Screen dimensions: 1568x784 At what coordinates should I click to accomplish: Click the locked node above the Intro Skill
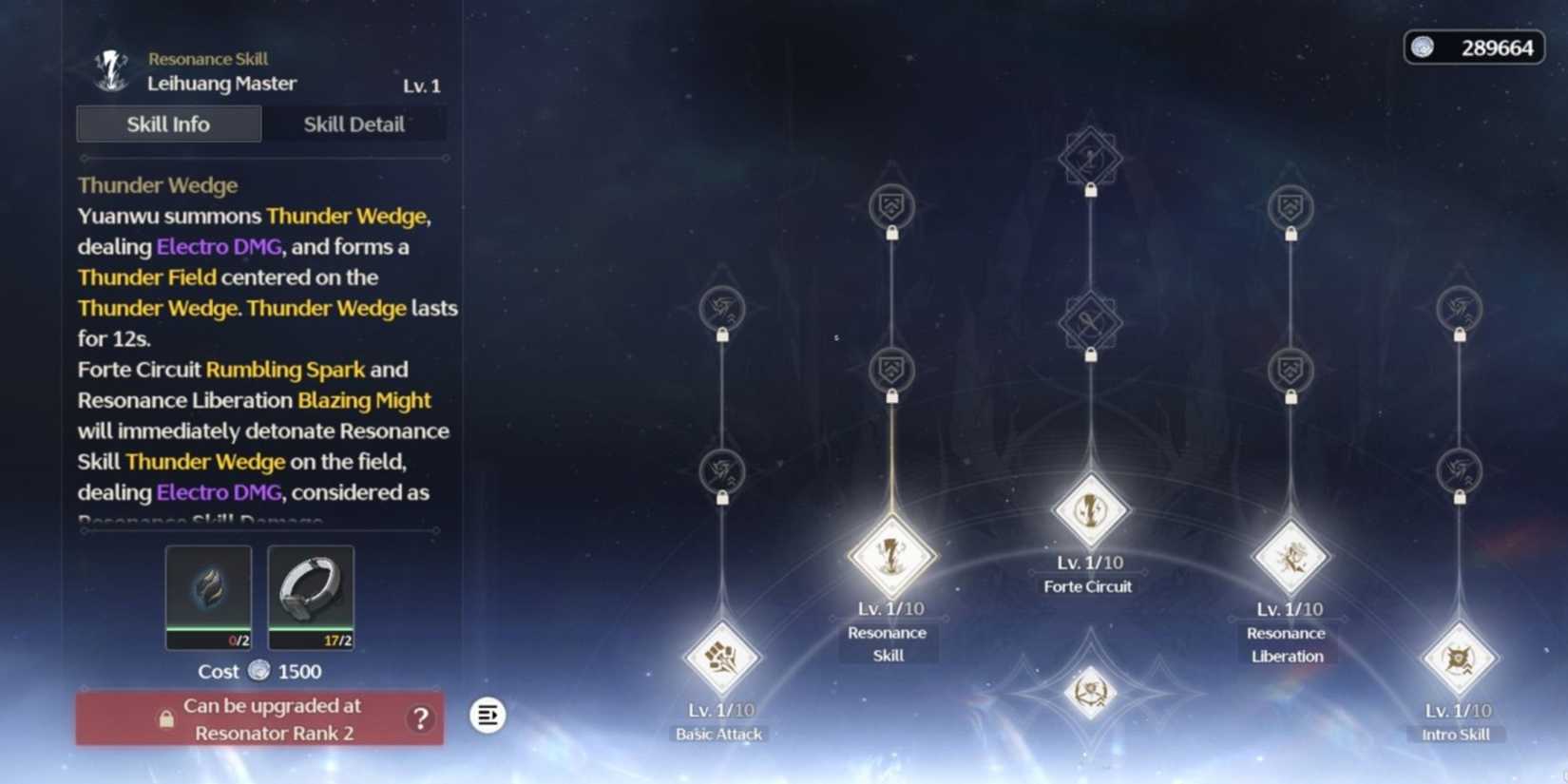pos(1456,469)
